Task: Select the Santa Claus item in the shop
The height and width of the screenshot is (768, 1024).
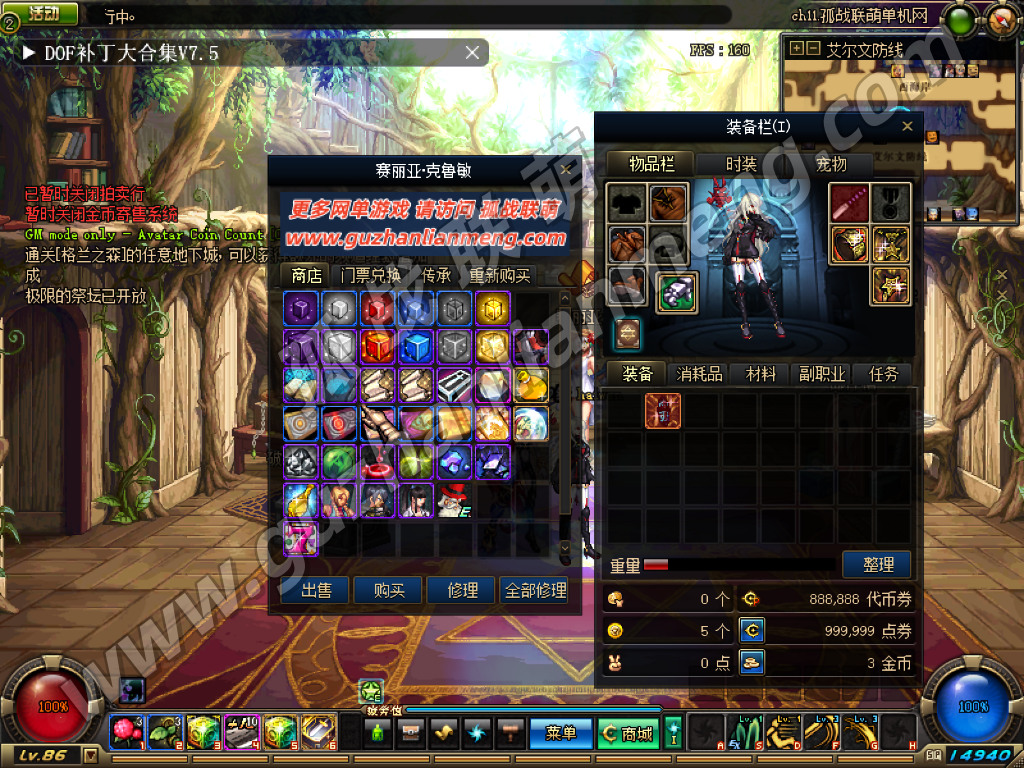Action: pyautogui.click(x=455, y=499)
